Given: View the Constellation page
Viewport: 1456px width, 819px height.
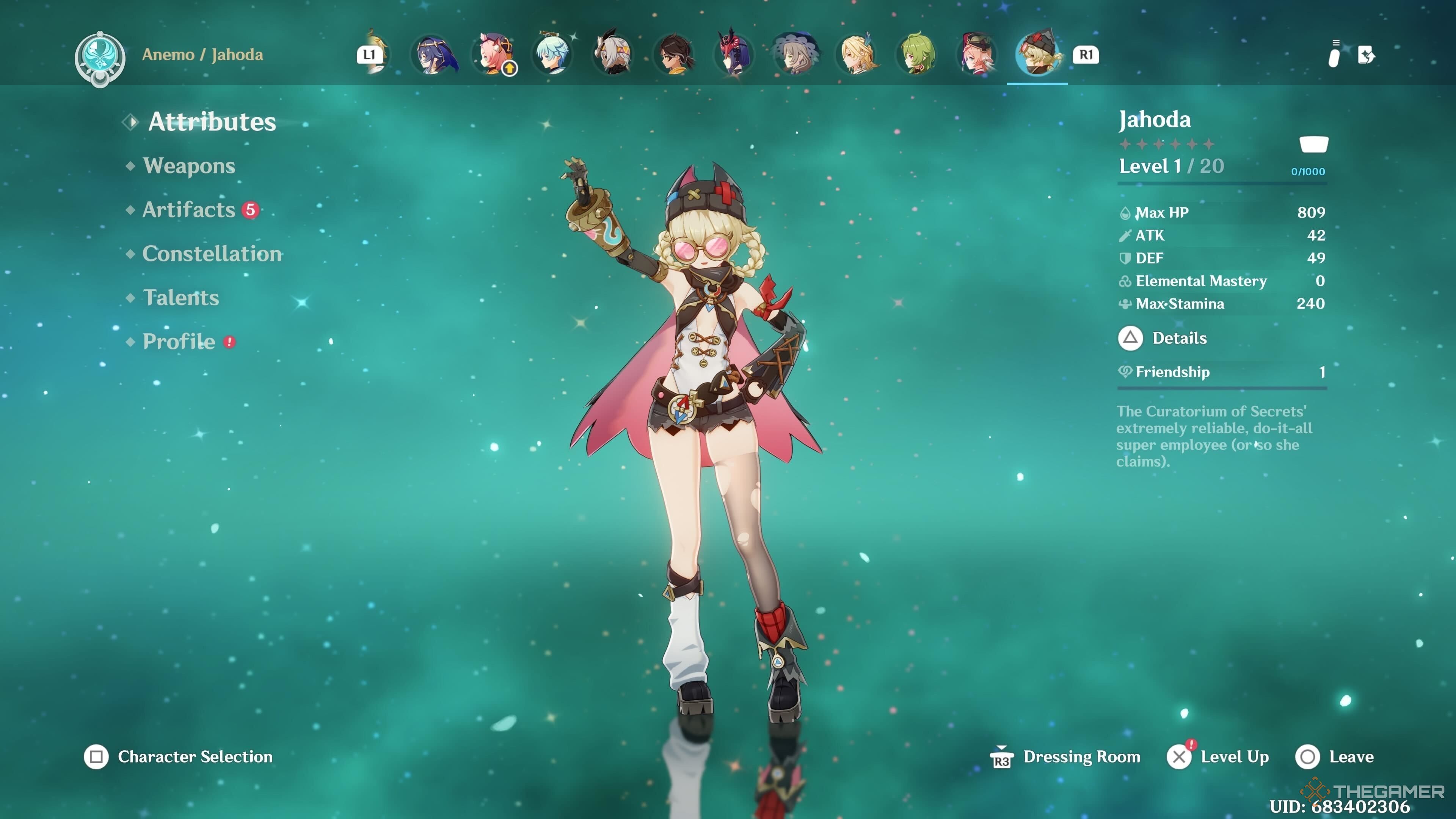Looking at the screenshot, I should click(212, 254).
